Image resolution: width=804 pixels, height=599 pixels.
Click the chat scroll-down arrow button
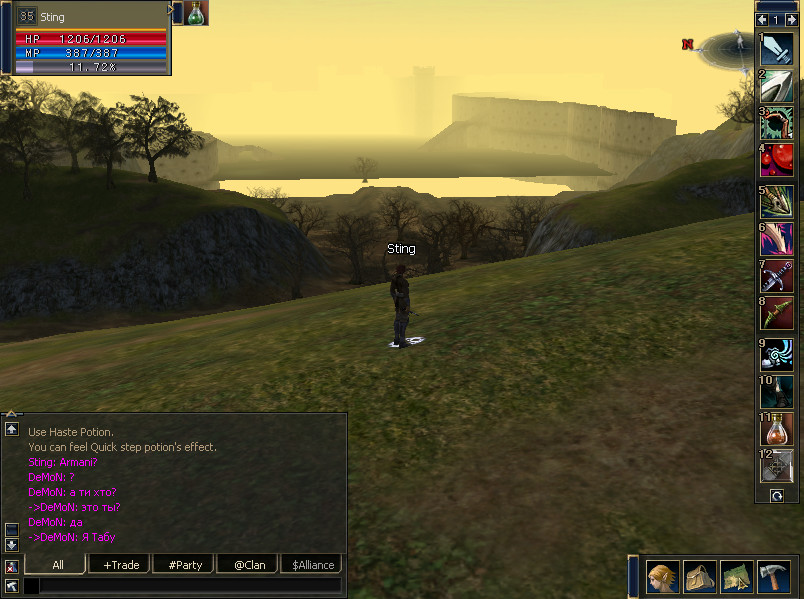[11, 545]
